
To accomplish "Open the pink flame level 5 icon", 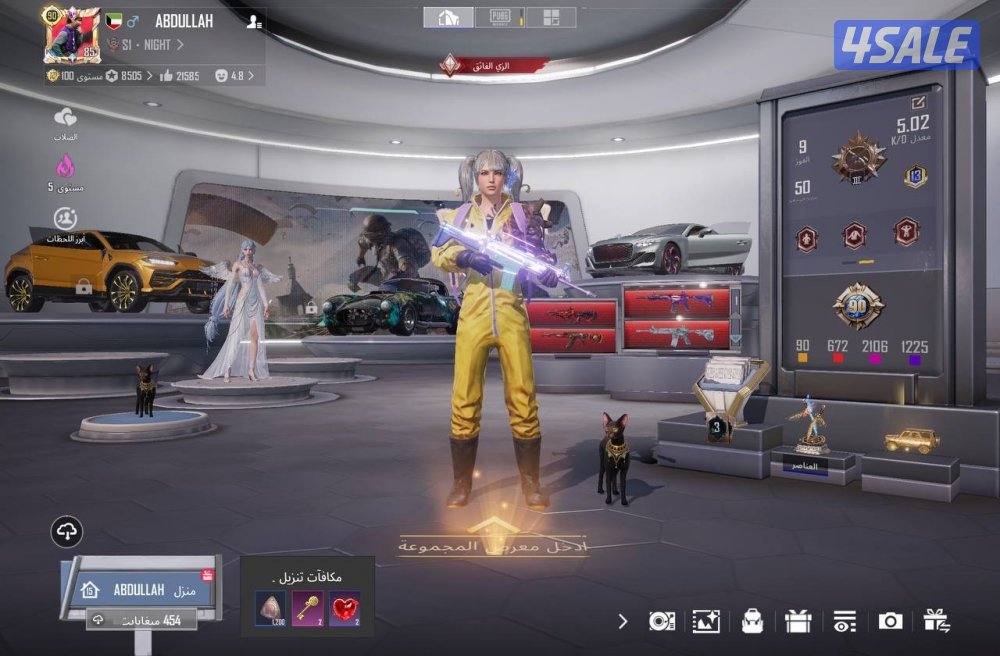I will pos(65,166).
